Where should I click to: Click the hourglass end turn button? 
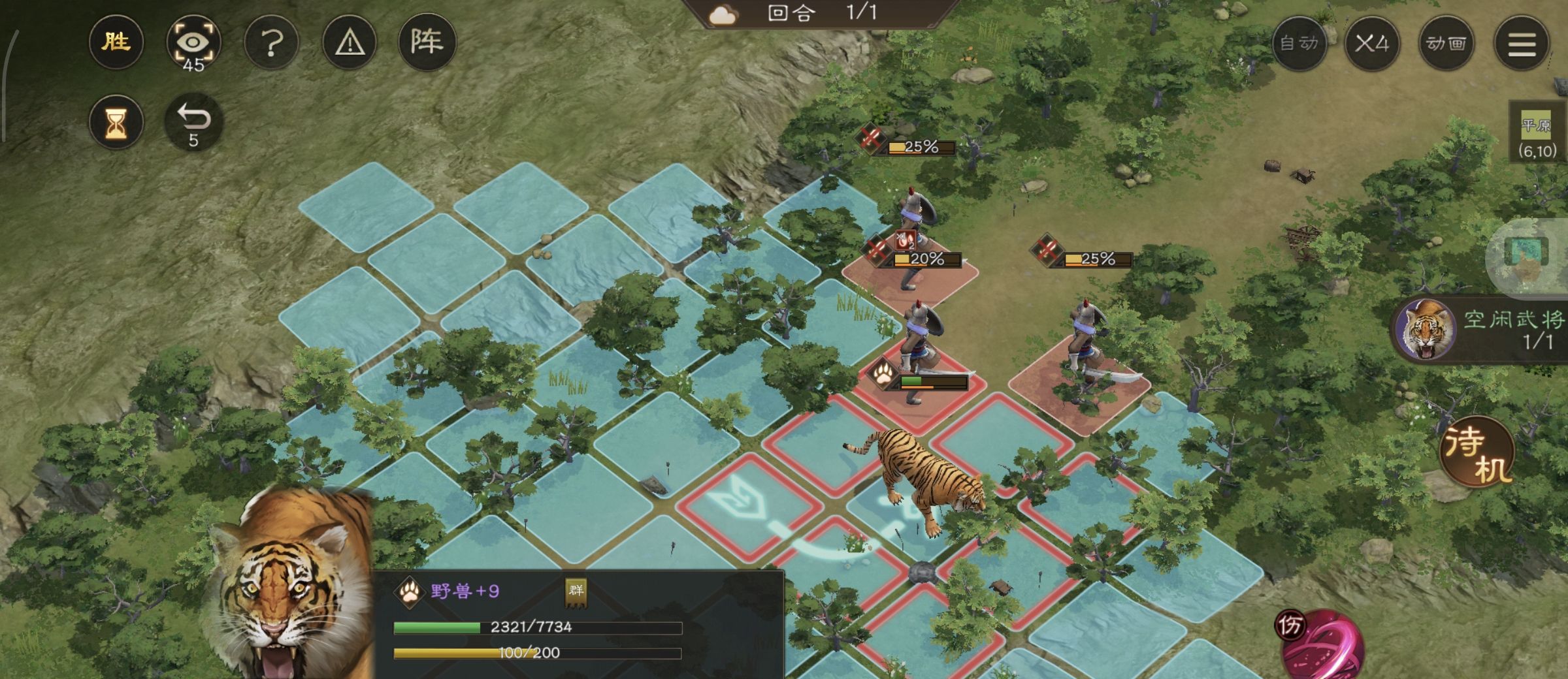click(x=116, y=123)
